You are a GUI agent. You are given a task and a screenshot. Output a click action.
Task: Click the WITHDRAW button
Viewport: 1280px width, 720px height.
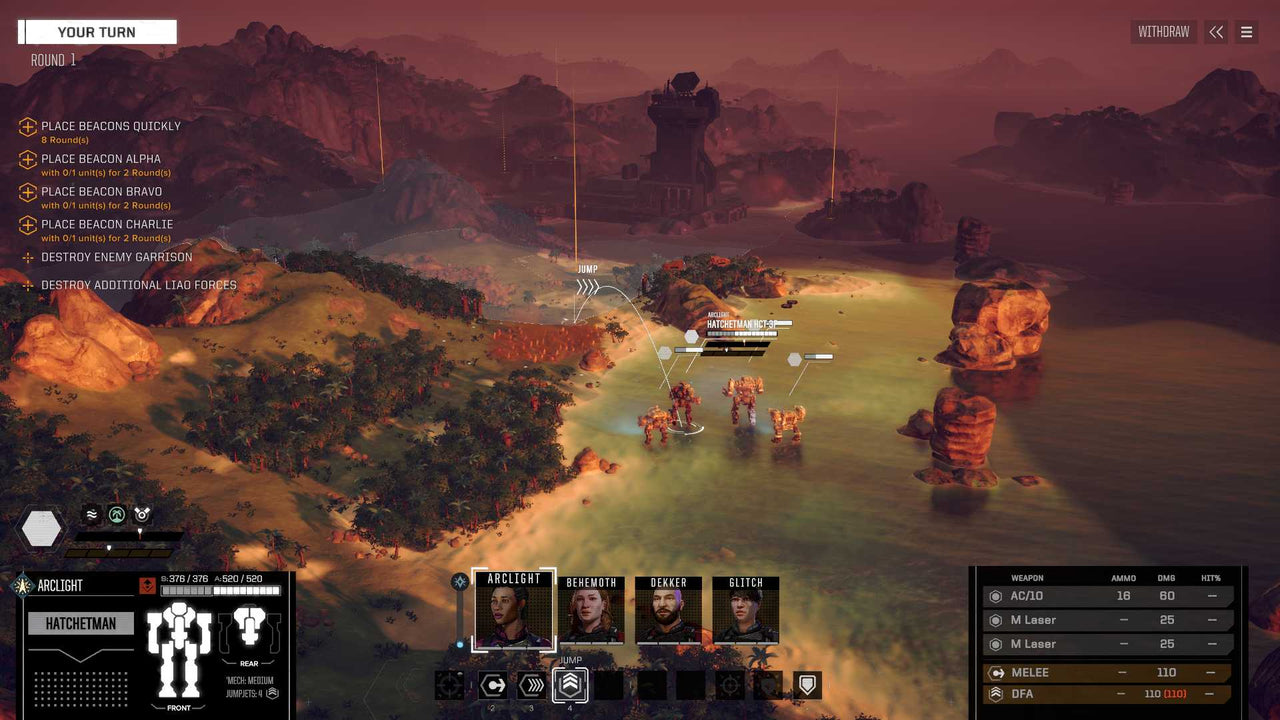(x=1163, y=32)
